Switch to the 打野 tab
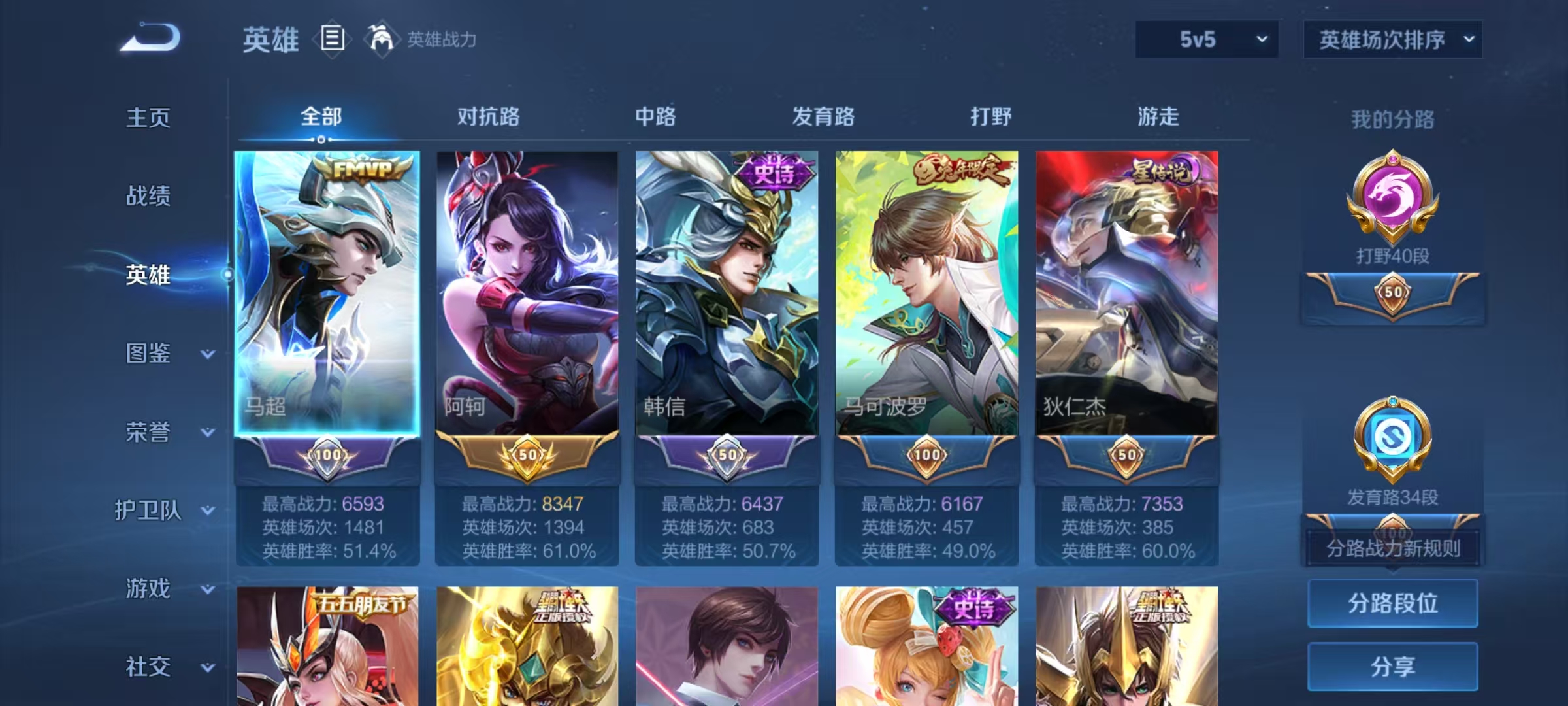Viewport: 1568px width, 706px height. [x=988, y=117]
